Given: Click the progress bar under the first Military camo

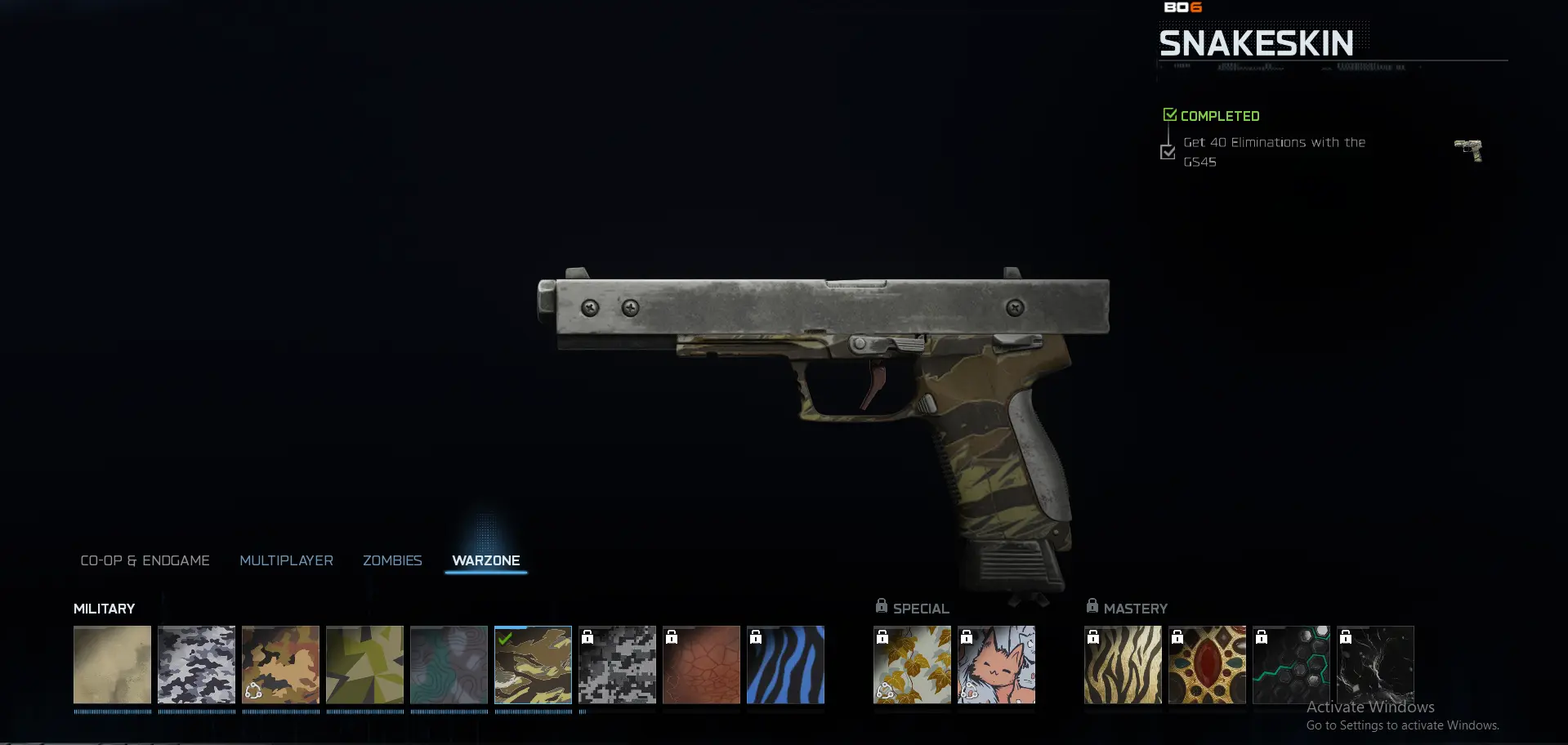Looking at the screenshot, I should point(112,711).
